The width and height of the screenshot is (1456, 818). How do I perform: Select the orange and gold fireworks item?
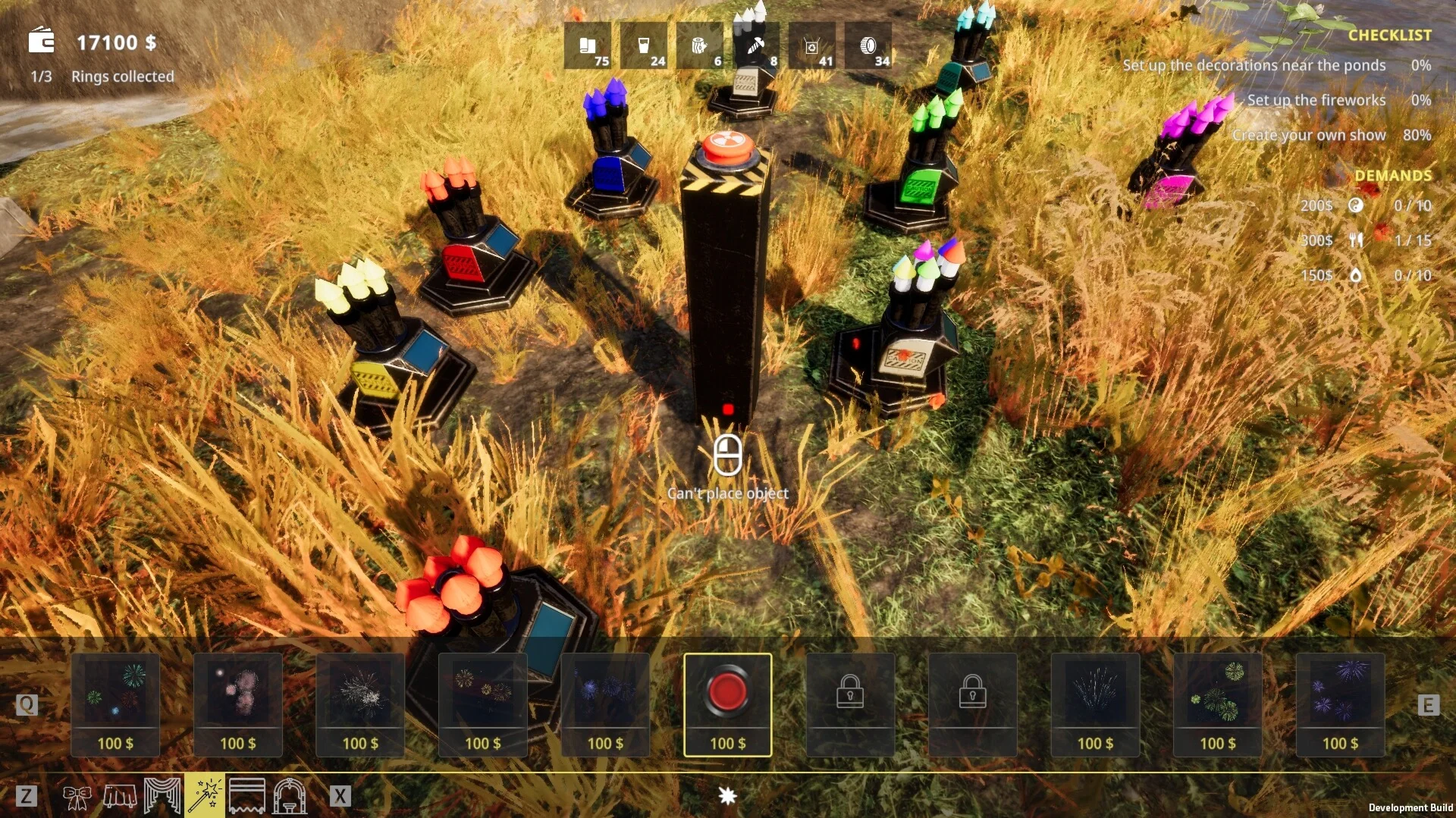[x=483, y=704]
